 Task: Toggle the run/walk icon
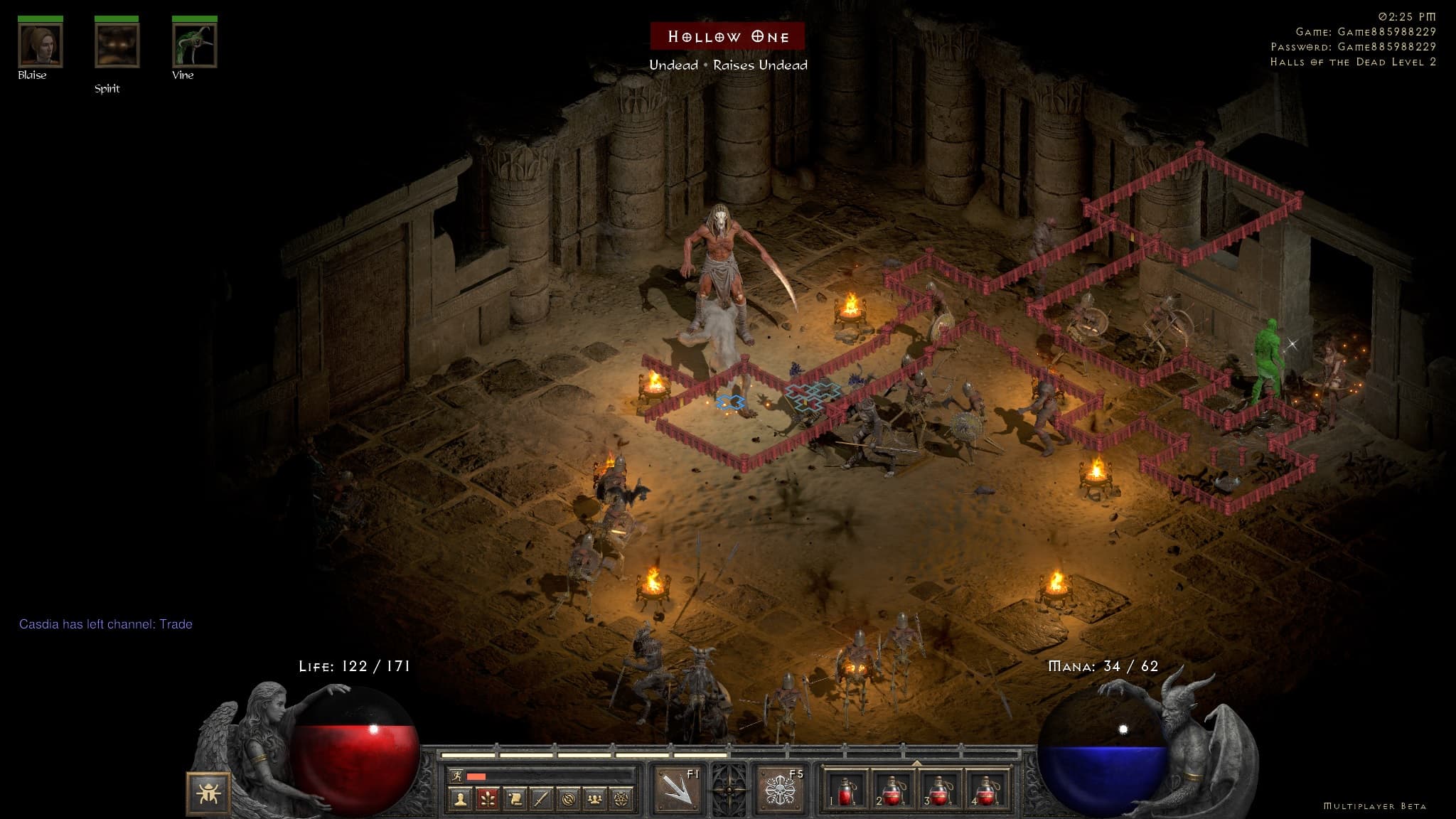(456, 776)
